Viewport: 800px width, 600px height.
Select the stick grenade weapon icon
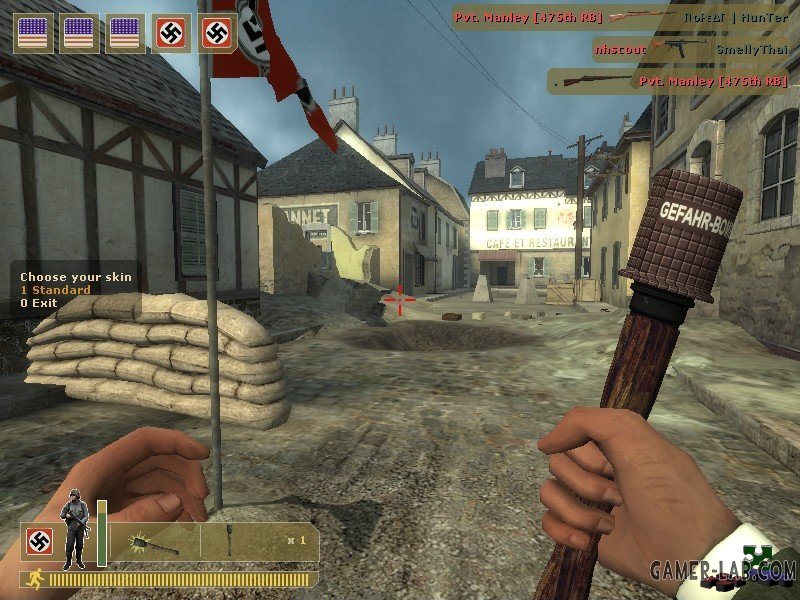point(155,541)
